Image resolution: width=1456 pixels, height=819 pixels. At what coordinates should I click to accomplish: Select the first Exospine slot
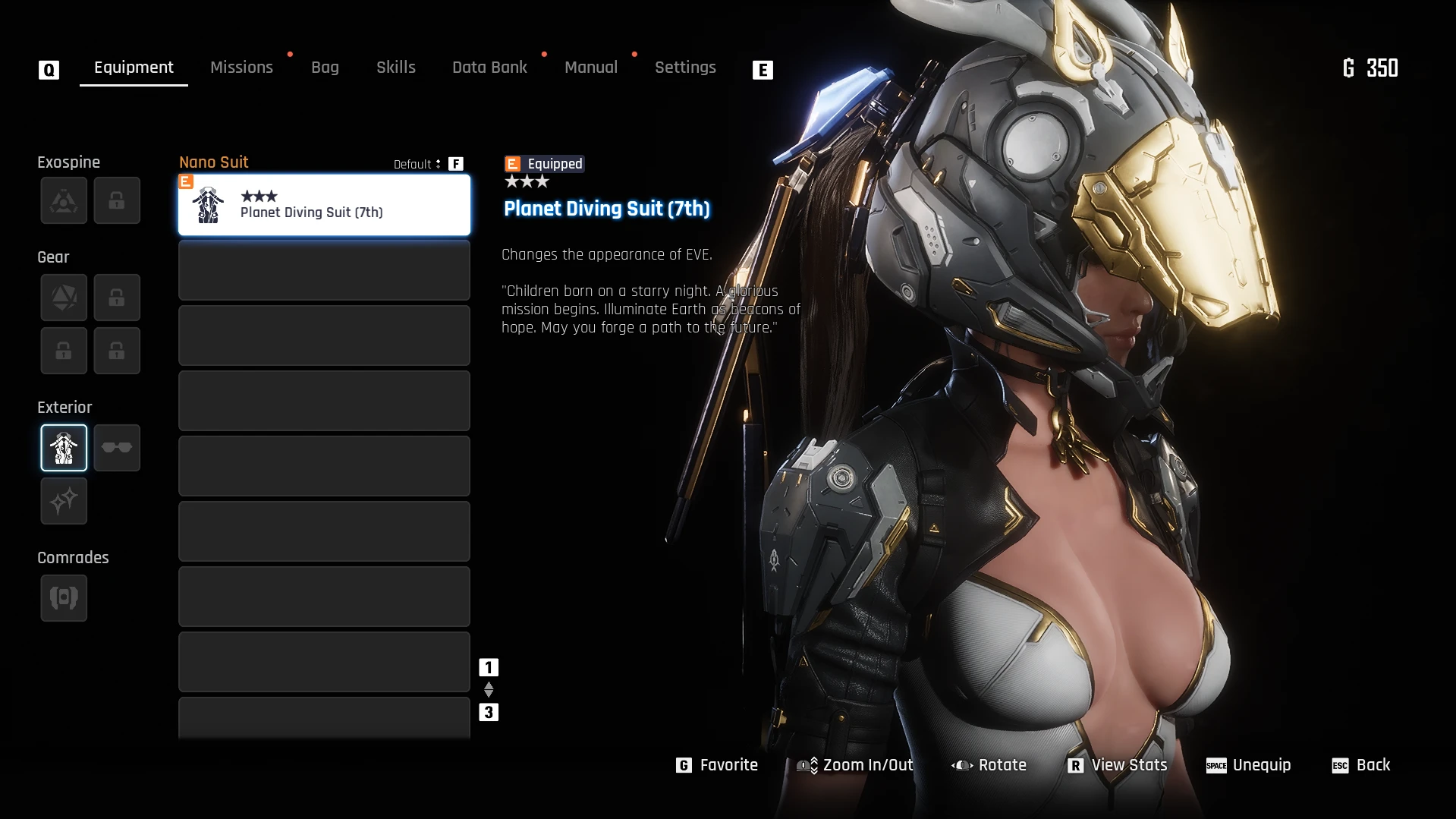[x=64, y=200]
